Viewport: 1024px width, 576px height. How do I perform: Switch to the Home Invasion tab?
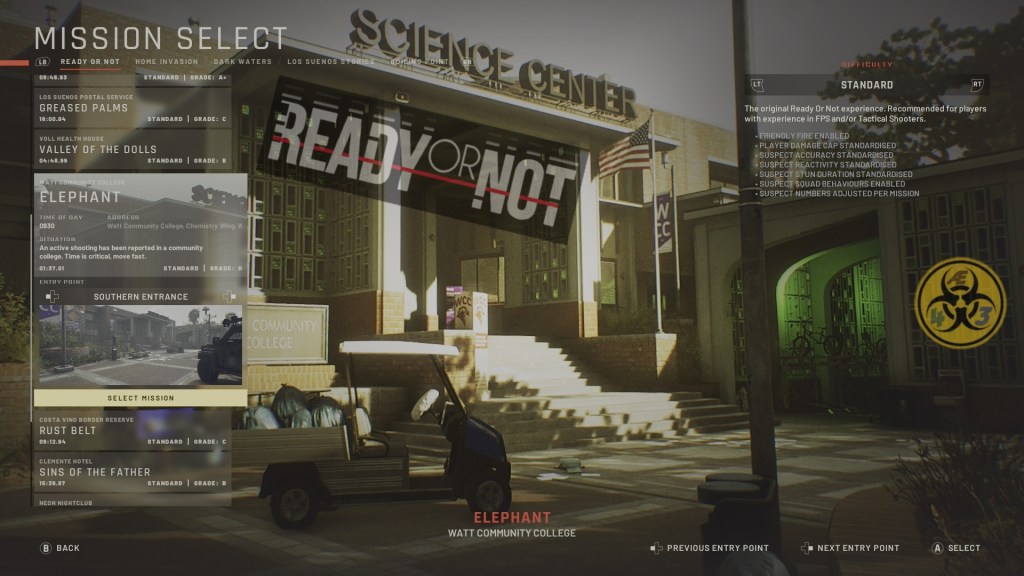166,62
